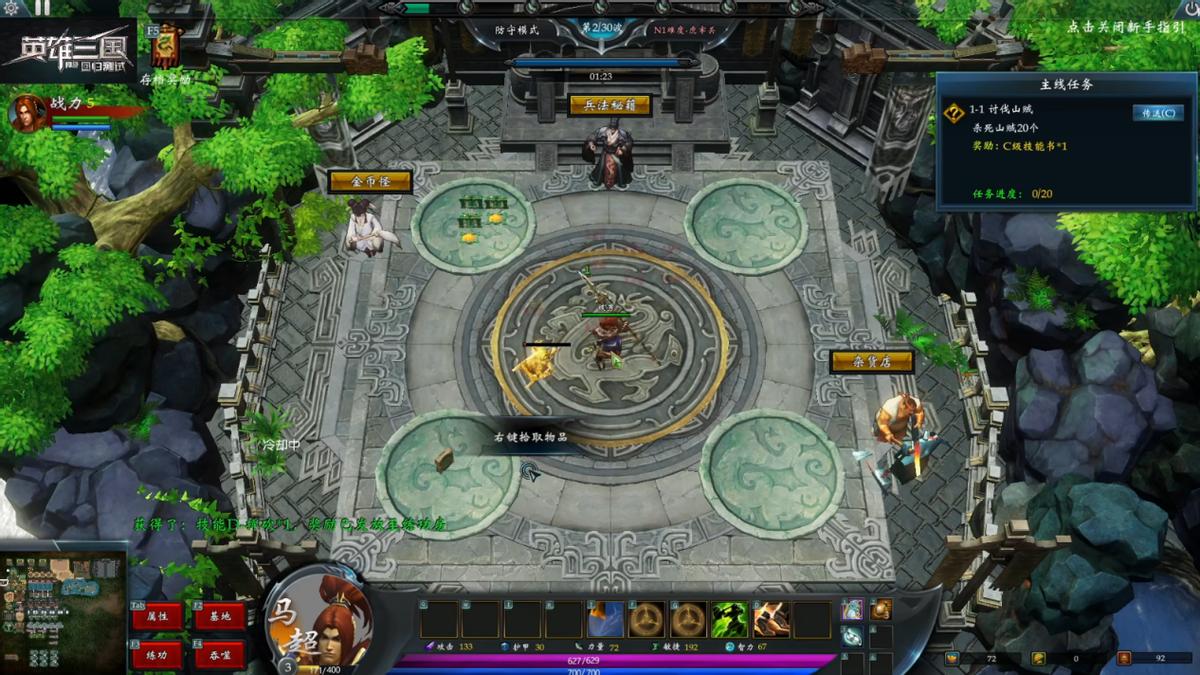The image size is (1200, 675).
Task: Click the 基地 base button
Action: [x=220, y=616]
